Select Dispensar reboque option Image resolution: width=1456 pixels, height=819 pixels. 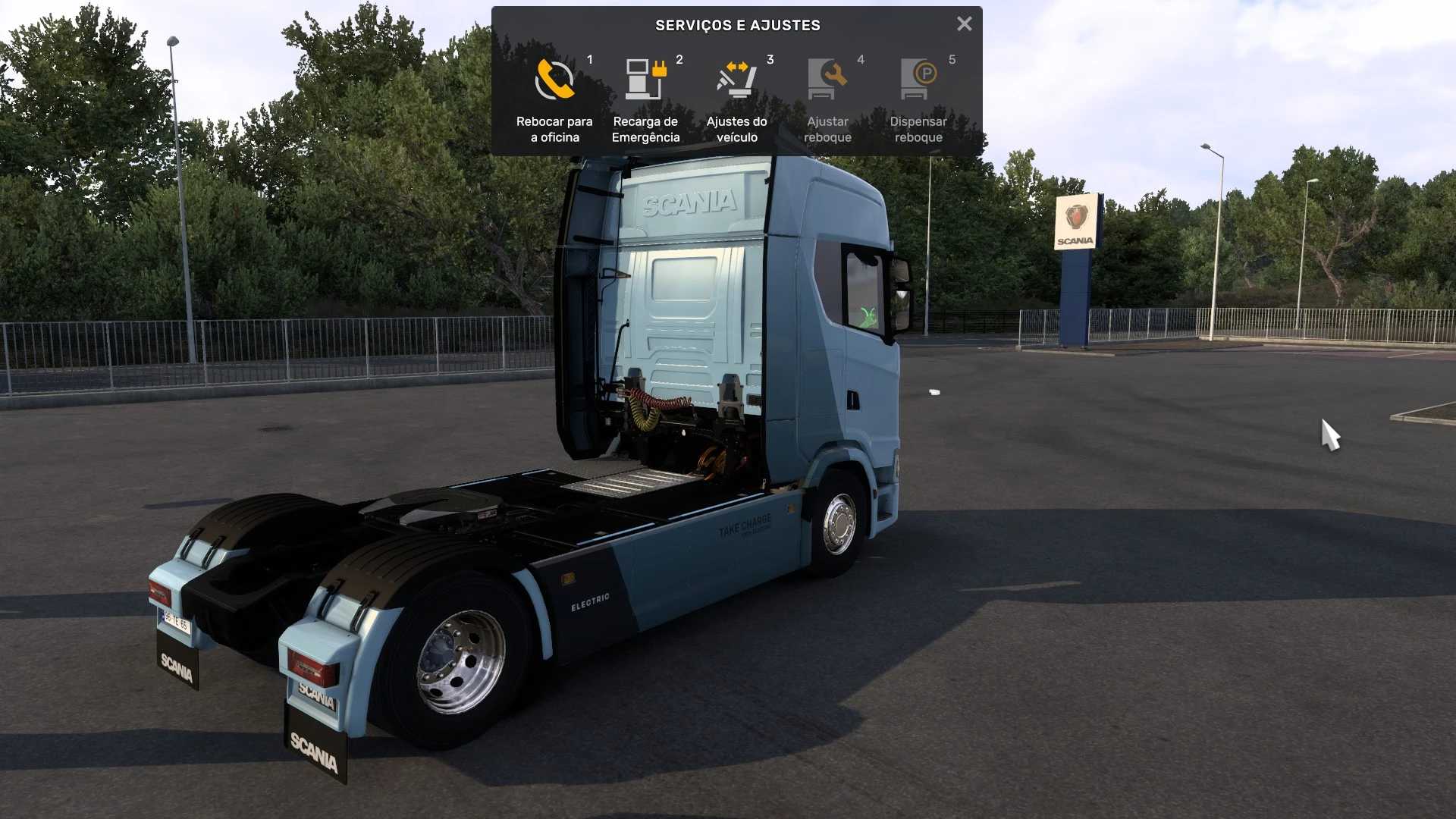pos(918,99)
